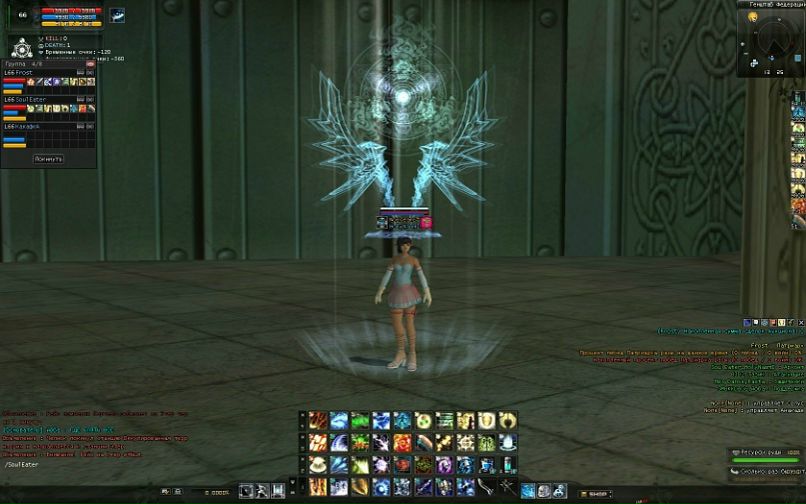Select the curved blade weapon slot
The width and height of the screenshot is (806, 504).
(x=488, y=487)
